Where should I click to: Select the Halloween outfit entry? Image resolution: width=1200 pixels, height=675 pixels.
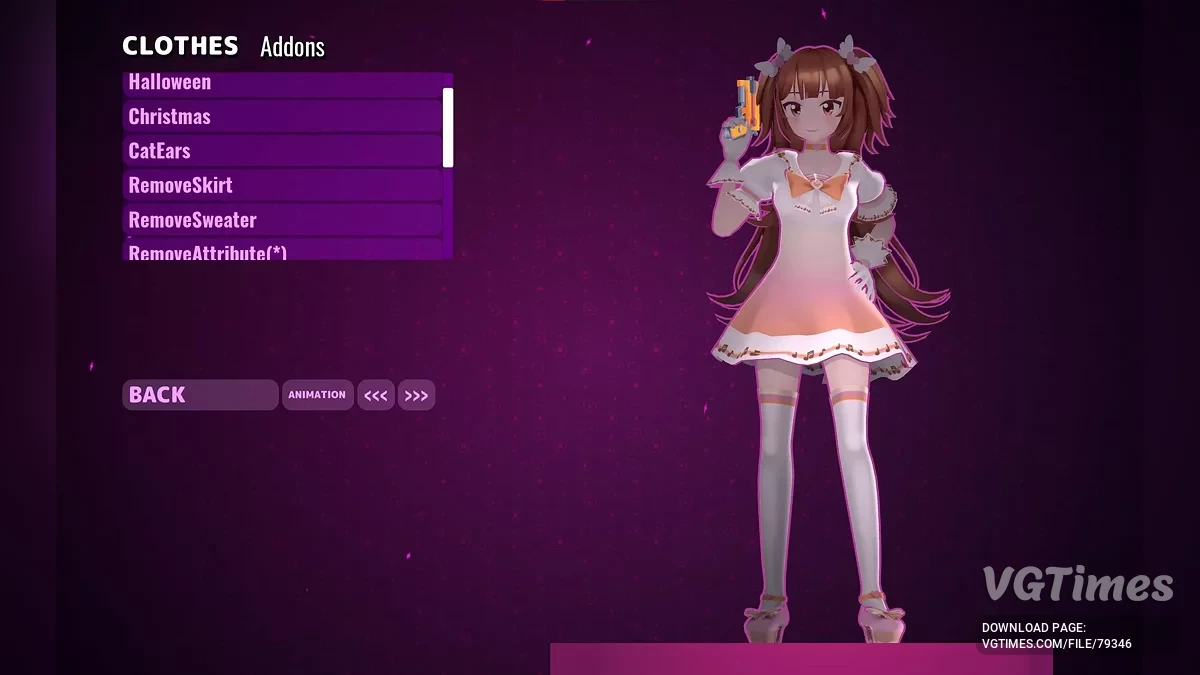tap(282, 83)
